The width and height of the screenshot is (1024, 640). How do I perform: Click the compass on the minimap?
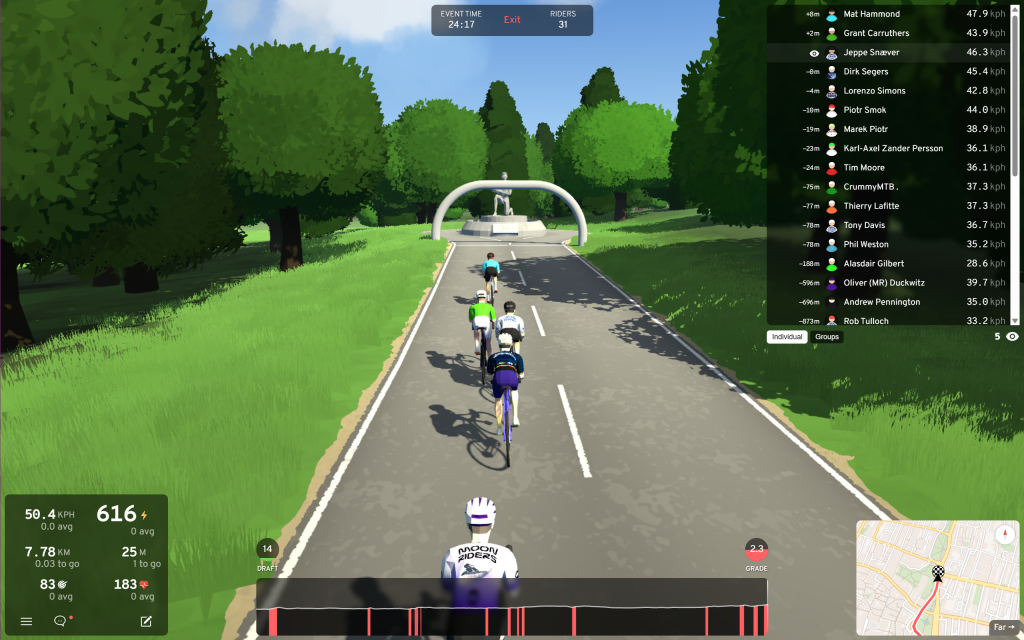point(1005,534)
